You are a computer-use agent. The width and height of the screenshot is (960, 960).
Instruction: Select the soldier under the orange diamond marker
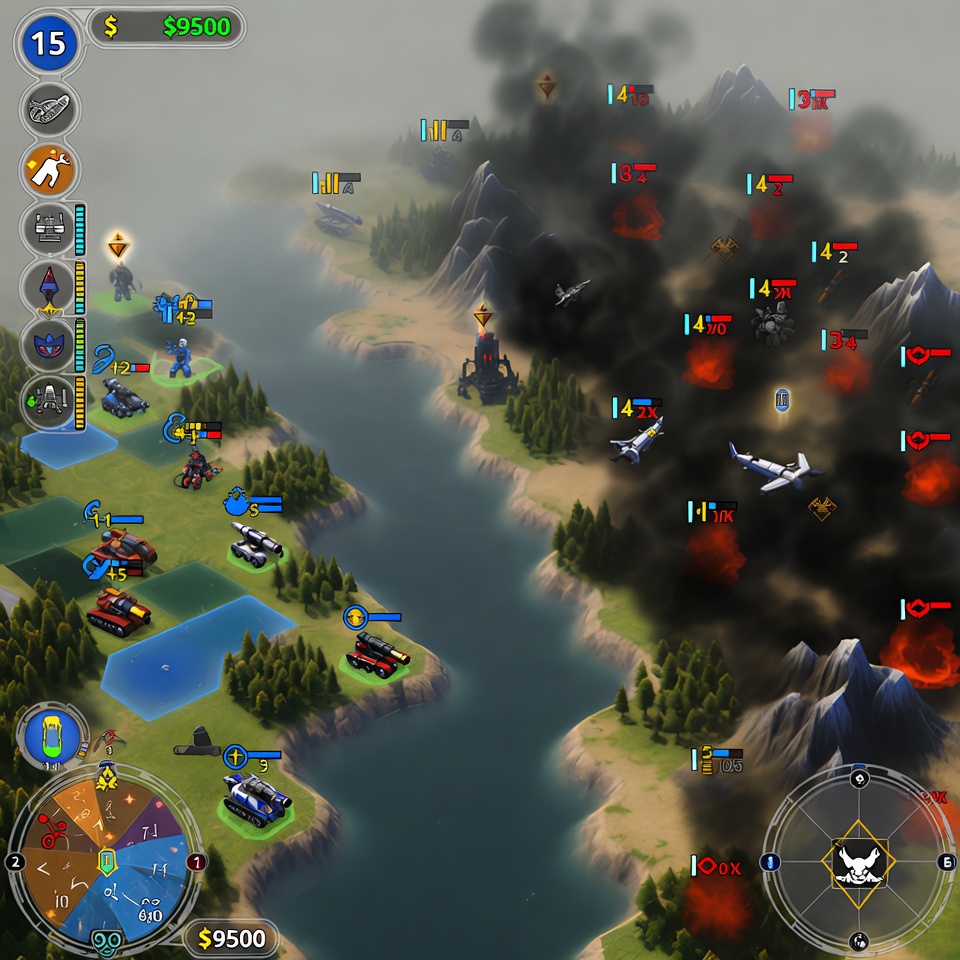pos(121,281)
